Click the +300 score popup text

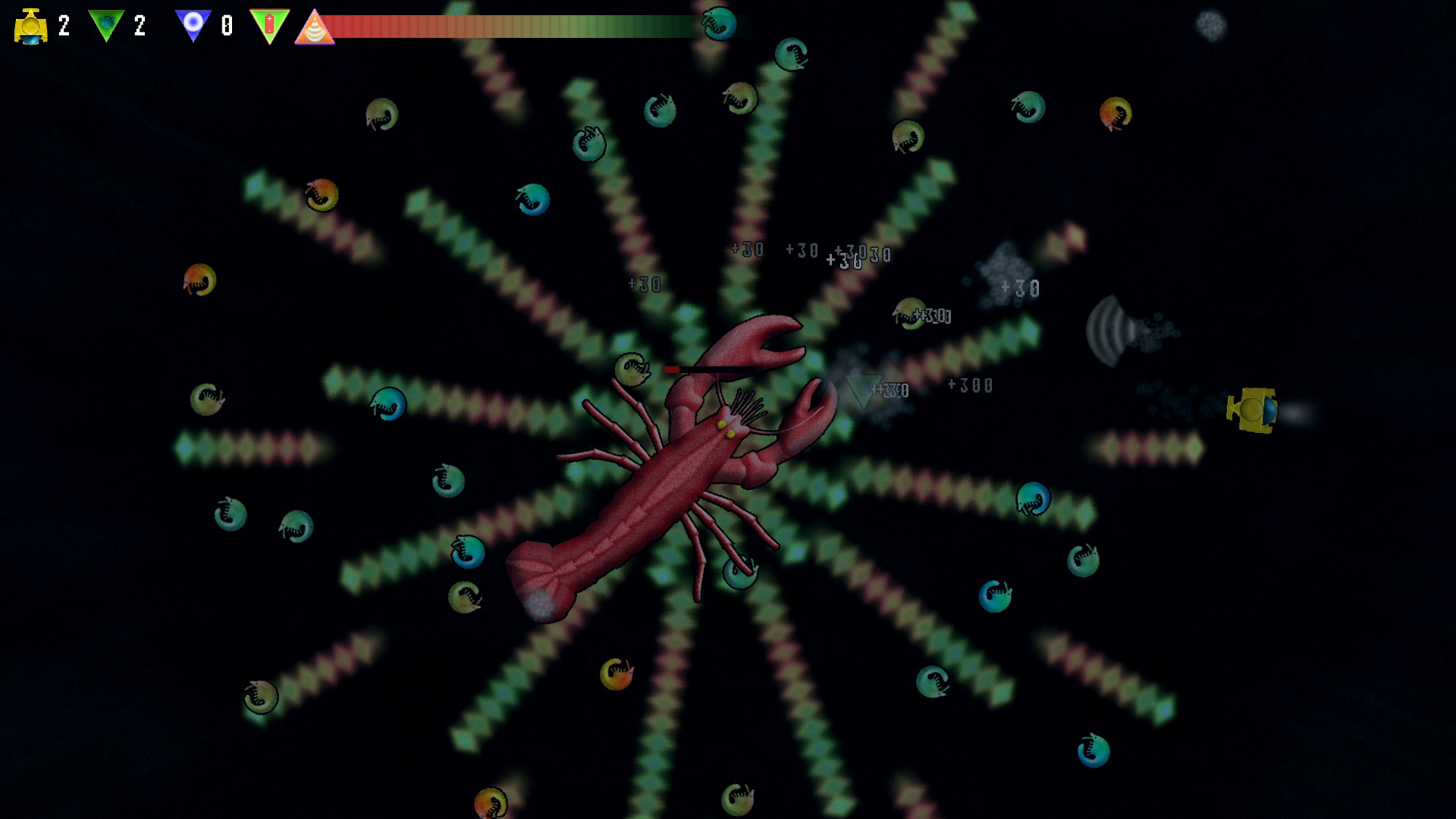pos(968,385)
